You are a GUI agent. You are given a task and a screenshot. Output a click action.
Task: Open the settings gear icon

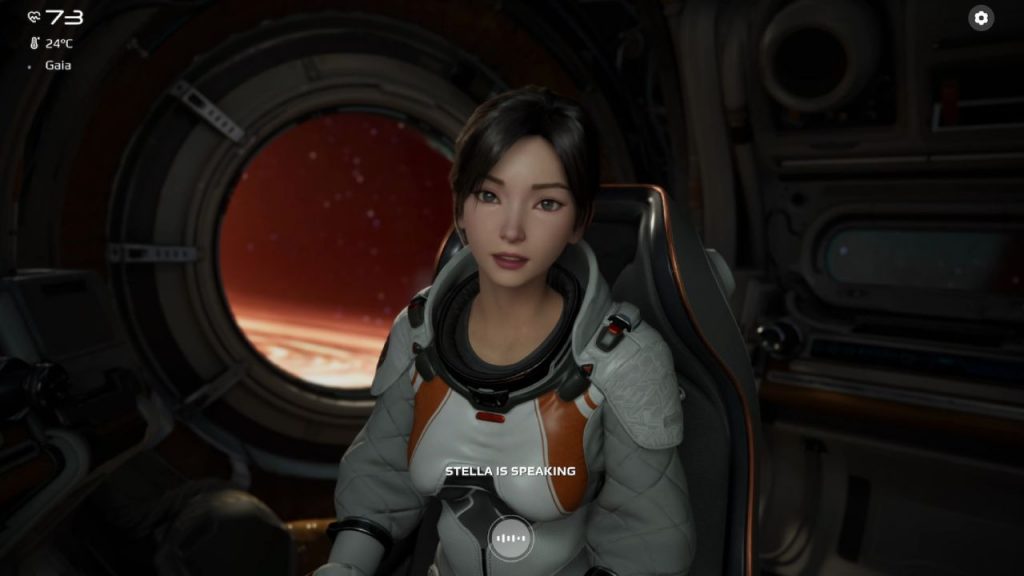[x=981, y=18]
